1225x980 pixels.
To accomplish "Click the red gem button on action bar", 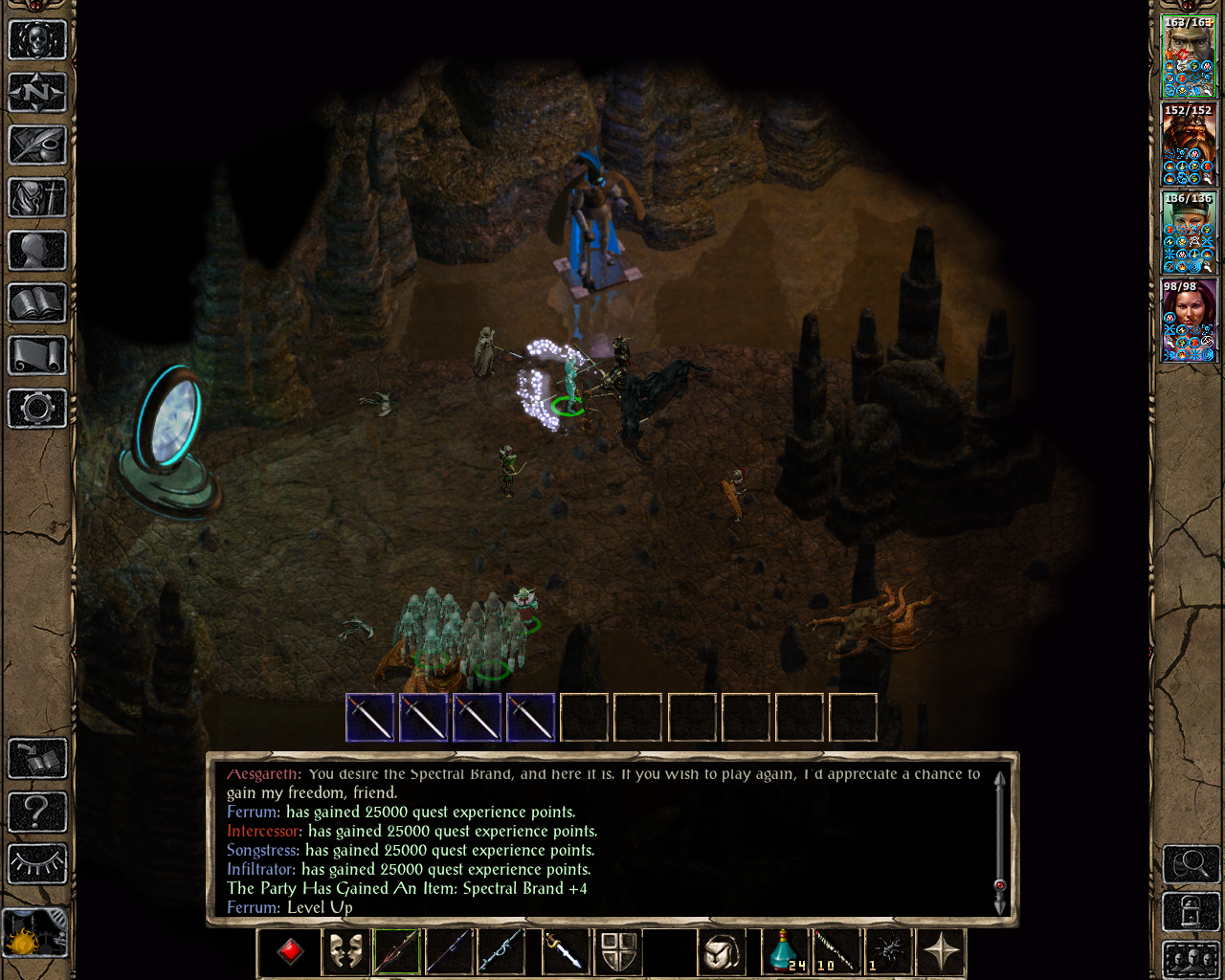I will pos(290,952).
